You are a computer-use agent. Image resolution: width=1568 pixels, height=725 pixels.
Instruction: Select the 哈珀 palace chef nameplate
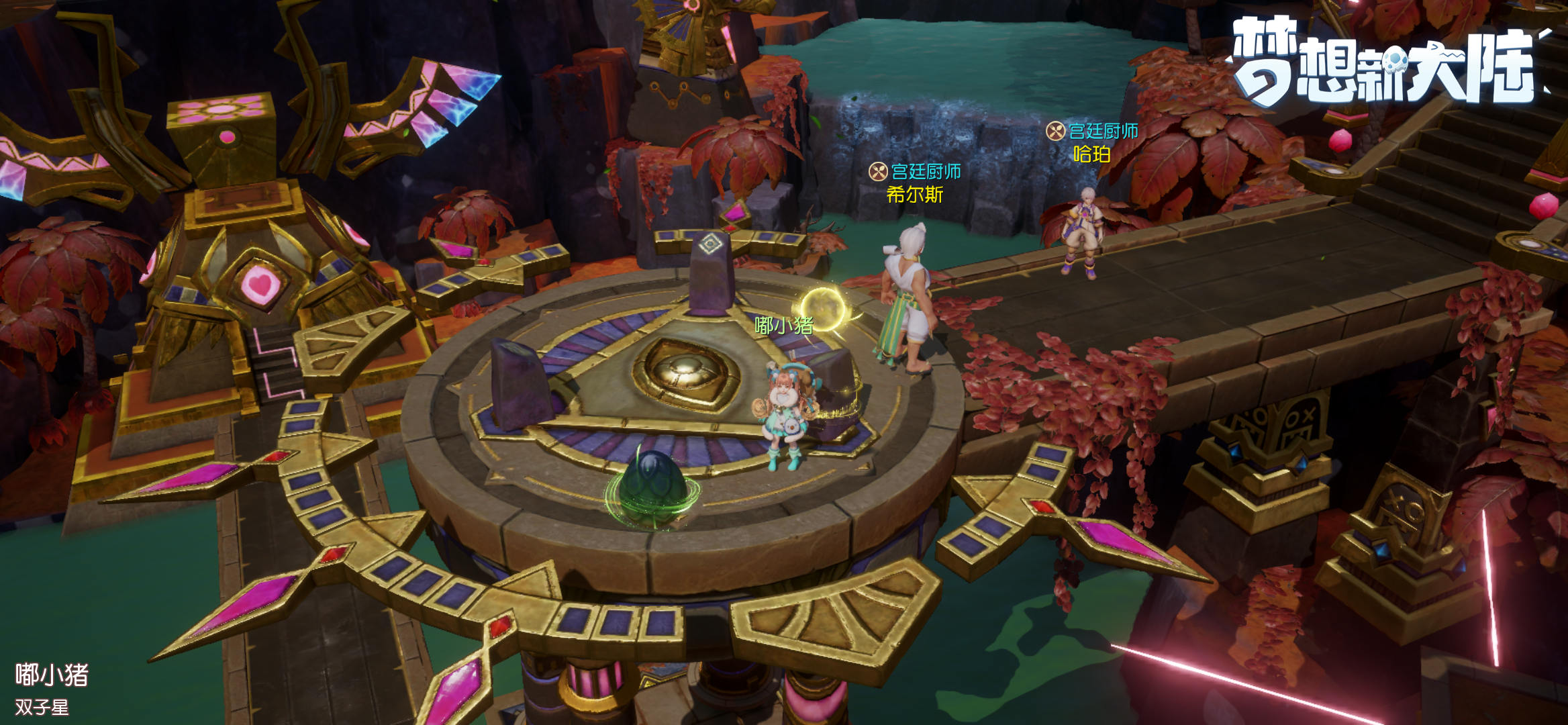[1092, 143]
